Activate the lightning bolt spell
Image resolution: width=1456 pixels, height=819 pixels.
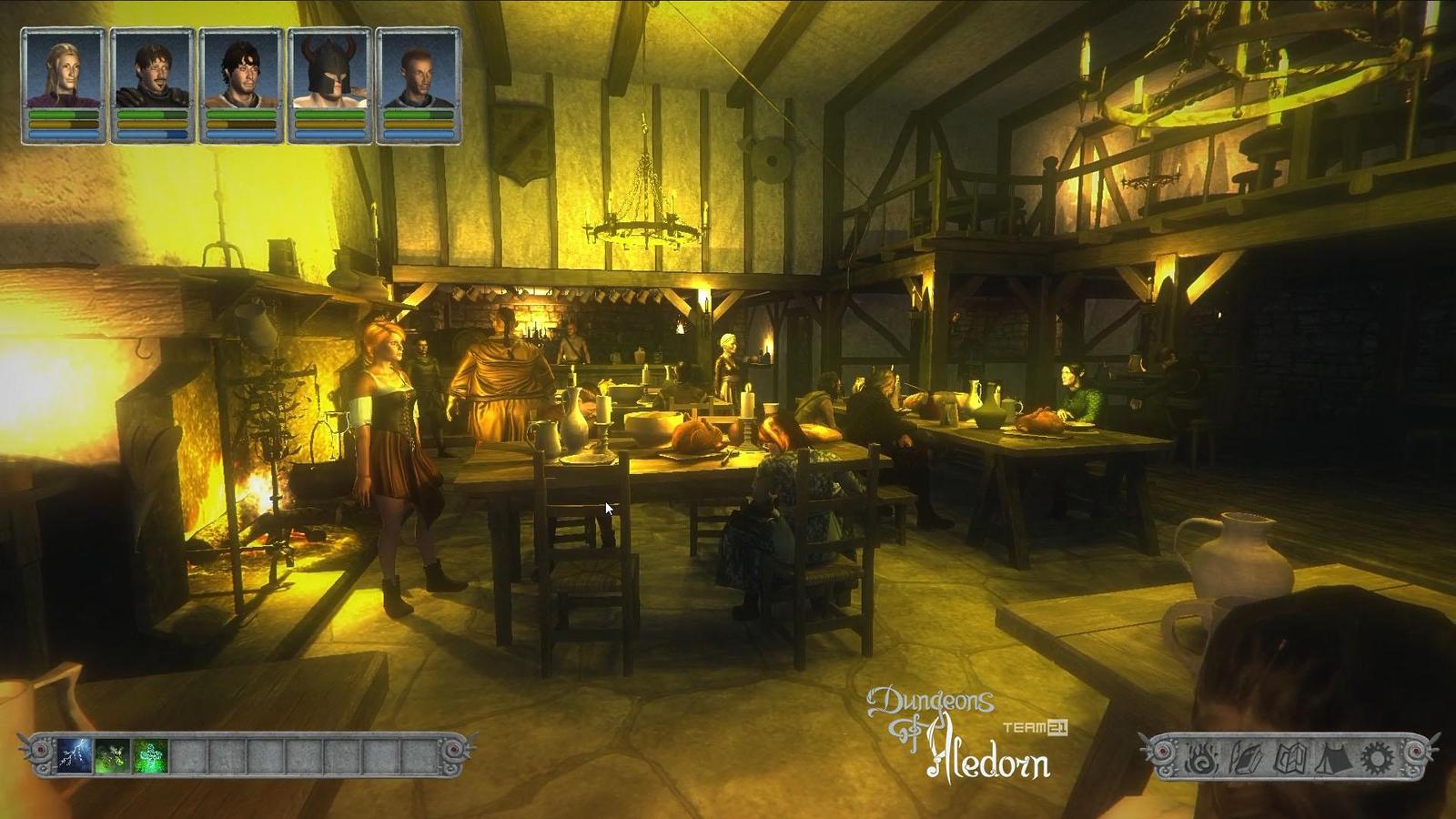click(74, 755)
